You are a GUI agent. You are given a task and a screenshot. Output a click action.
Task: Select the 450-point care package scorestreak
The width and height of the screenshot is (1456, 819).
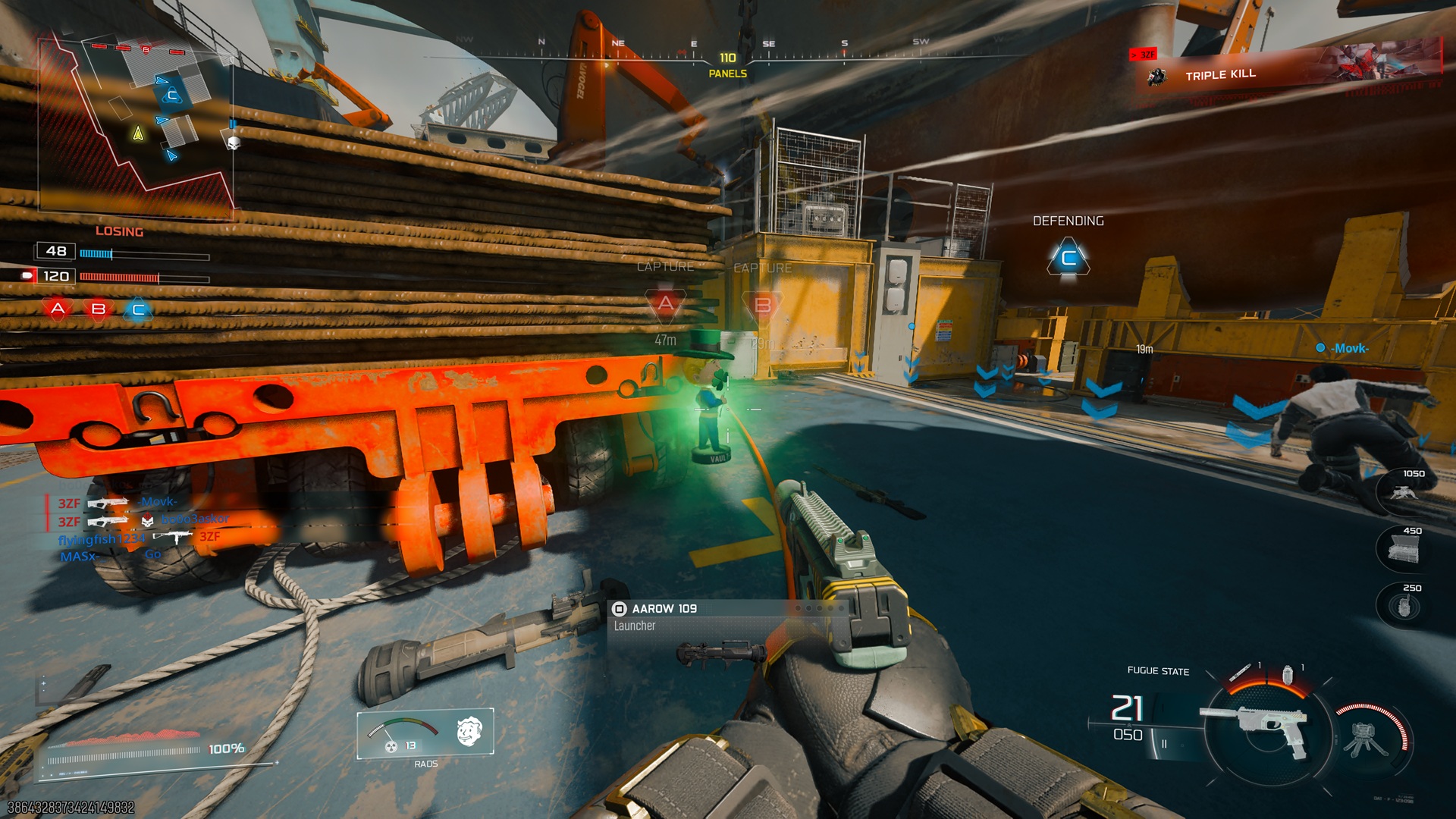(1403, 548)
